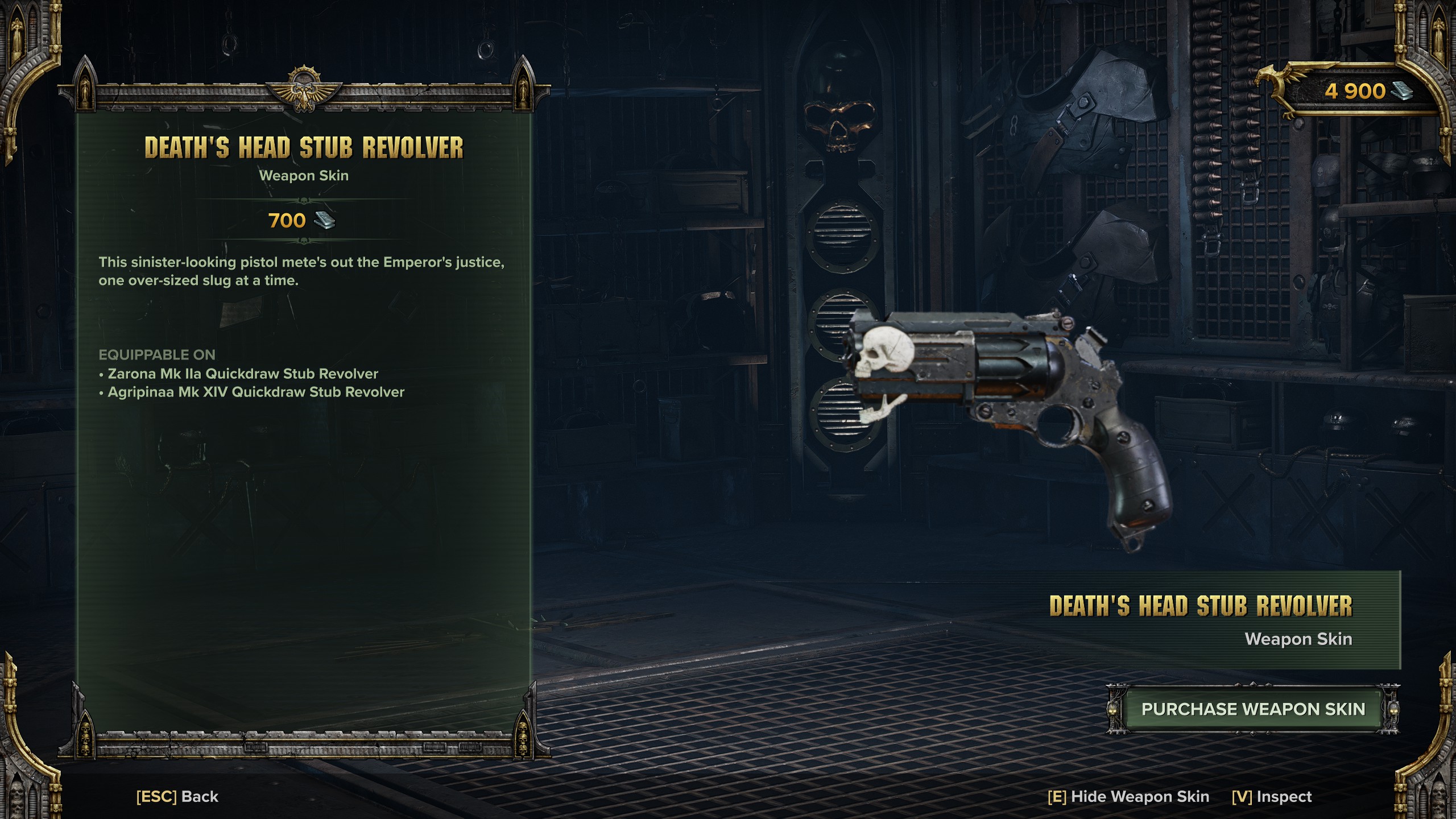1456x819 pixels.
Task: Purchase the Death's Head Stub Revolver skin
Action: point(1253,709)
